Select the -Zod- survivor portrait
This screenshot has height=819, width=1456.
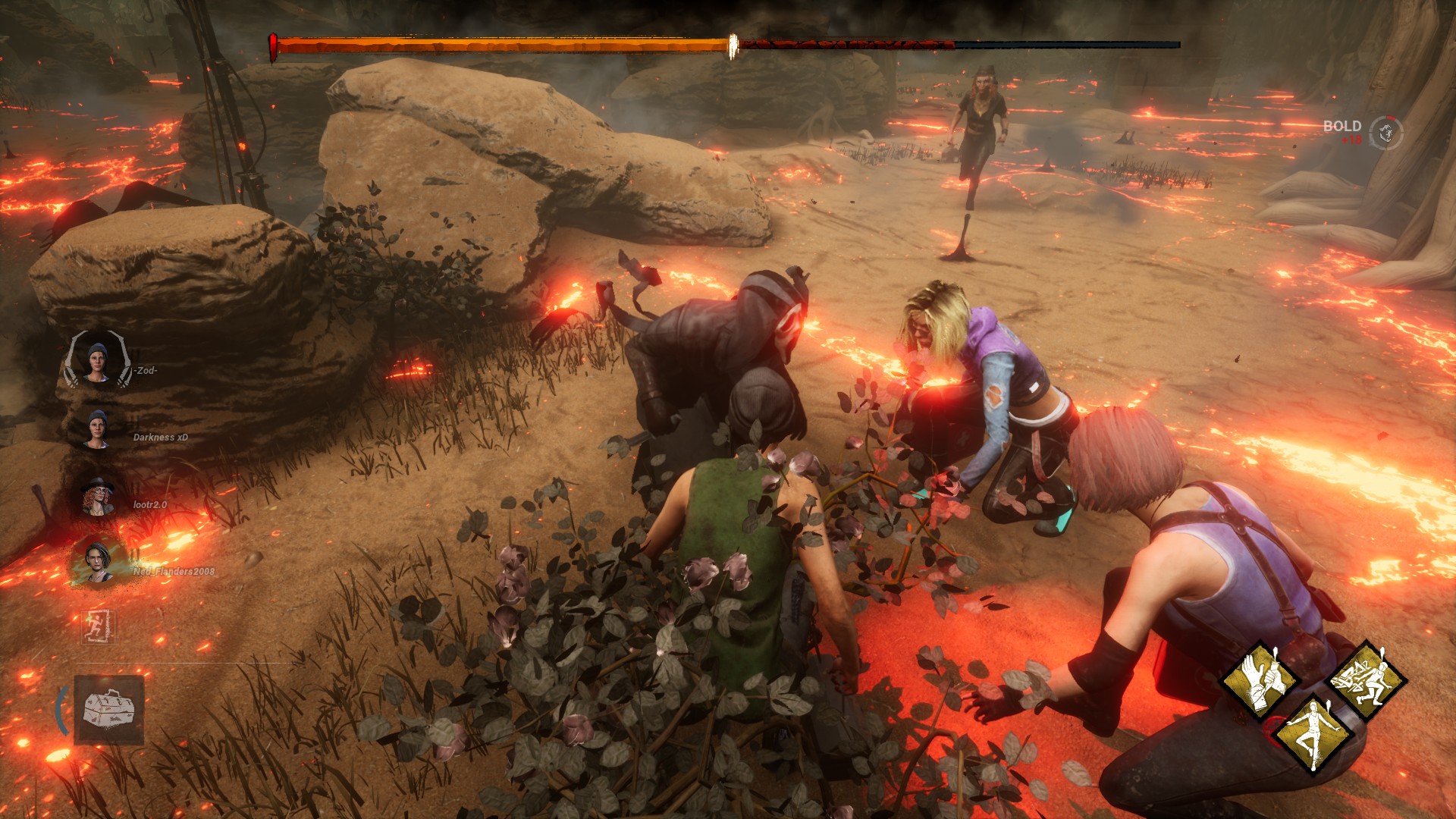[97, 361]
